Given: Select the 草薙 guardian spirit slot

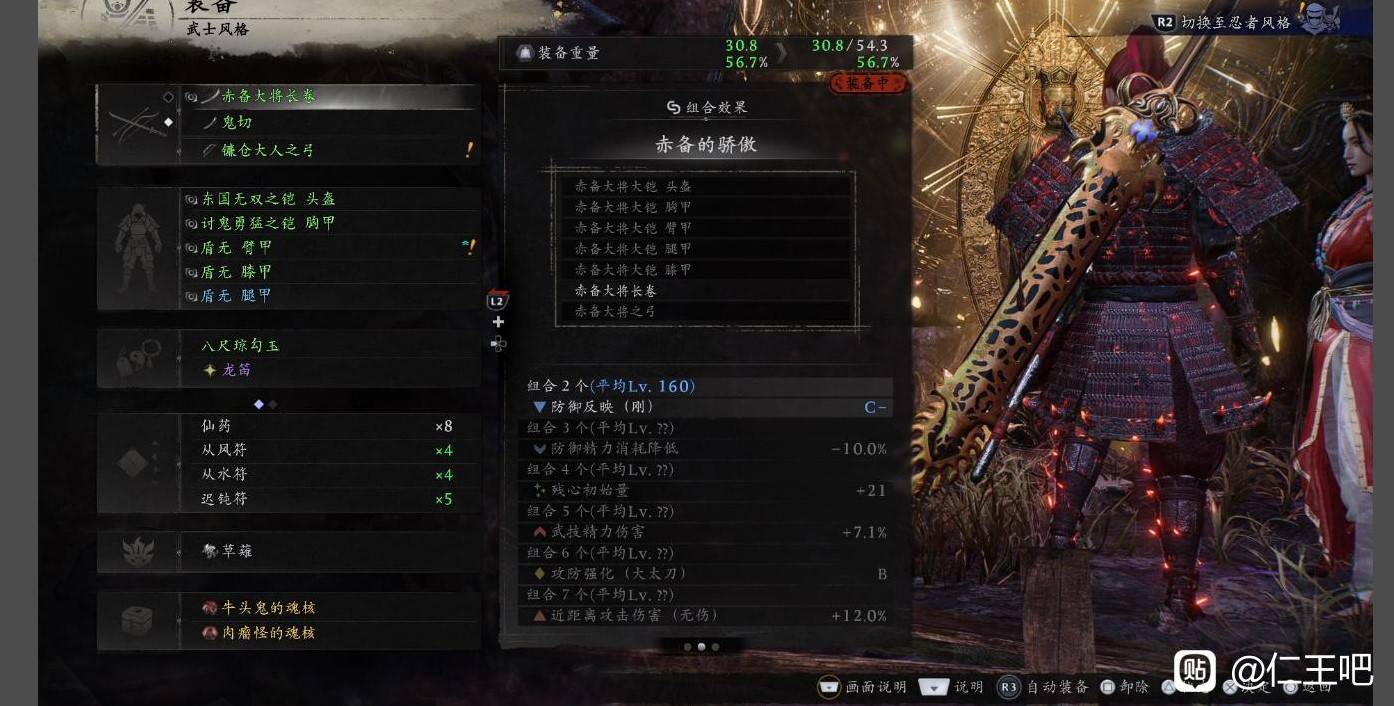Looking at the screenshot, I should click(236, 551).
